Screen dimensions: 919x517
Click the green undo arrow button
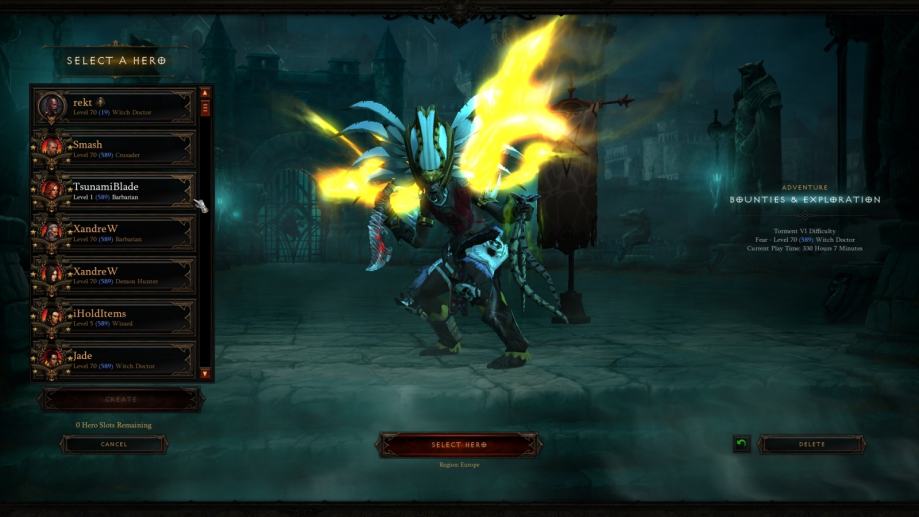[741, 444]
